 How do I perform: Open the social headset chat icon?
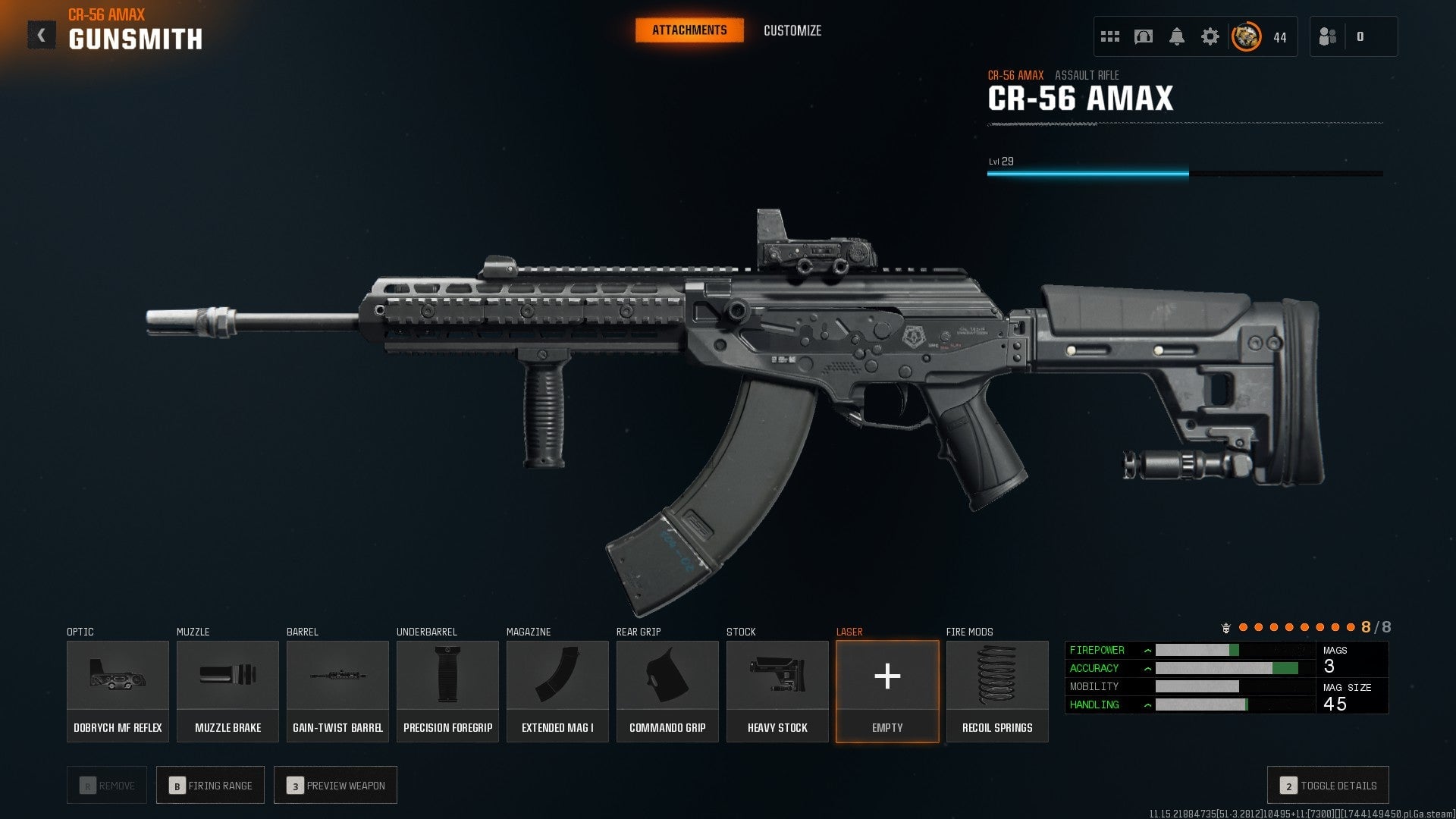pyautogui.click(x=1144, y=36)
